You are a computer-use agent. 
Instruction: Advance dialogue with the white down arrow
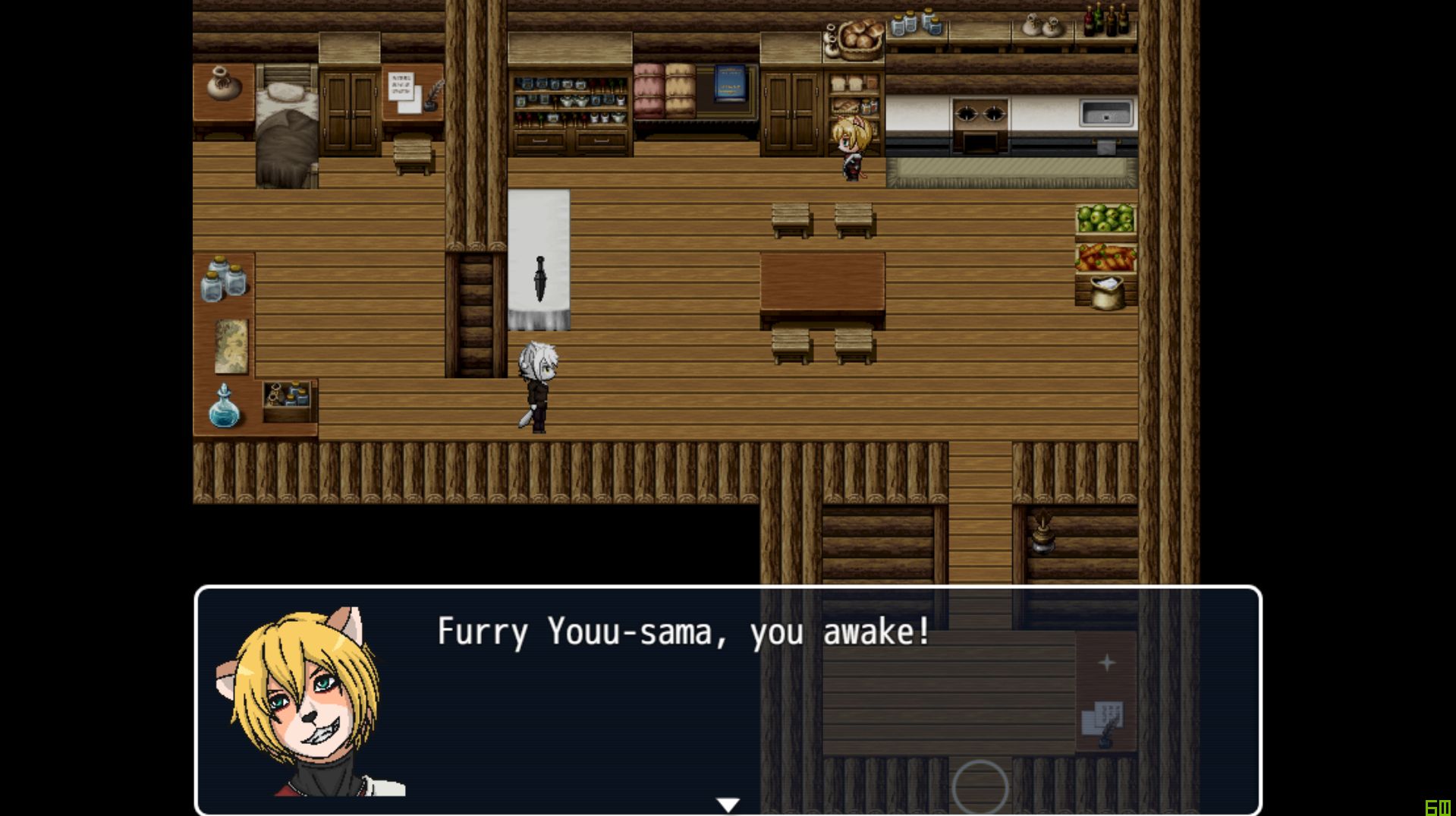(x=728, y=805)
